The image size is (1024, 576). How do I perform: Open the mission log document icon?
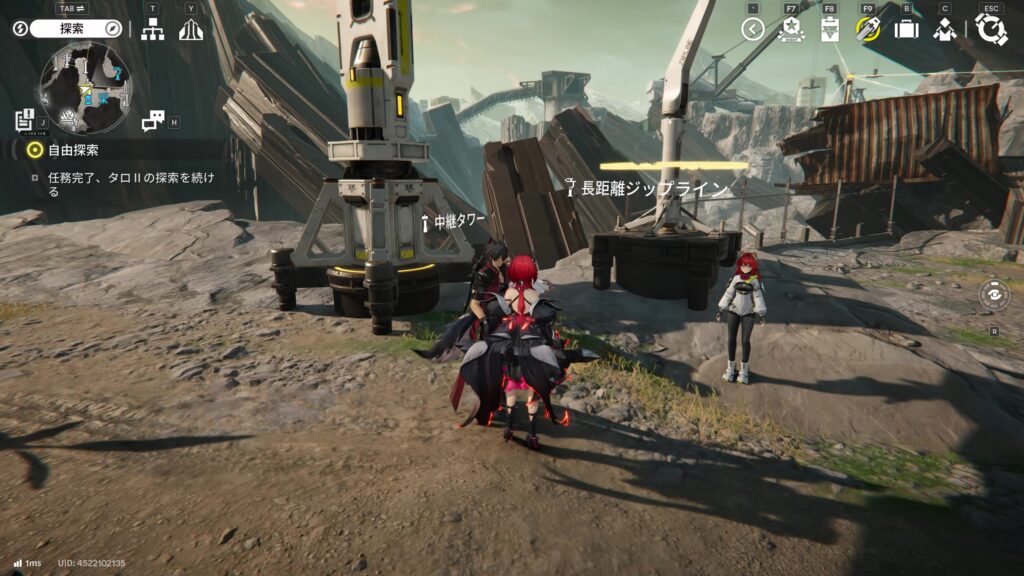pos(24,120)
